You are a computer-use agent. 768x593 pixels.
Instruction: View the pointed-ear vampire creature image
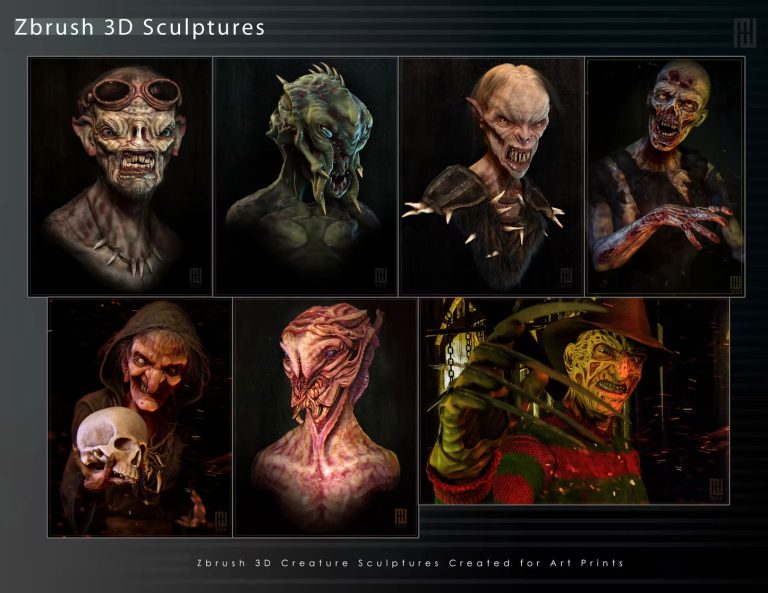coord(490,176)
